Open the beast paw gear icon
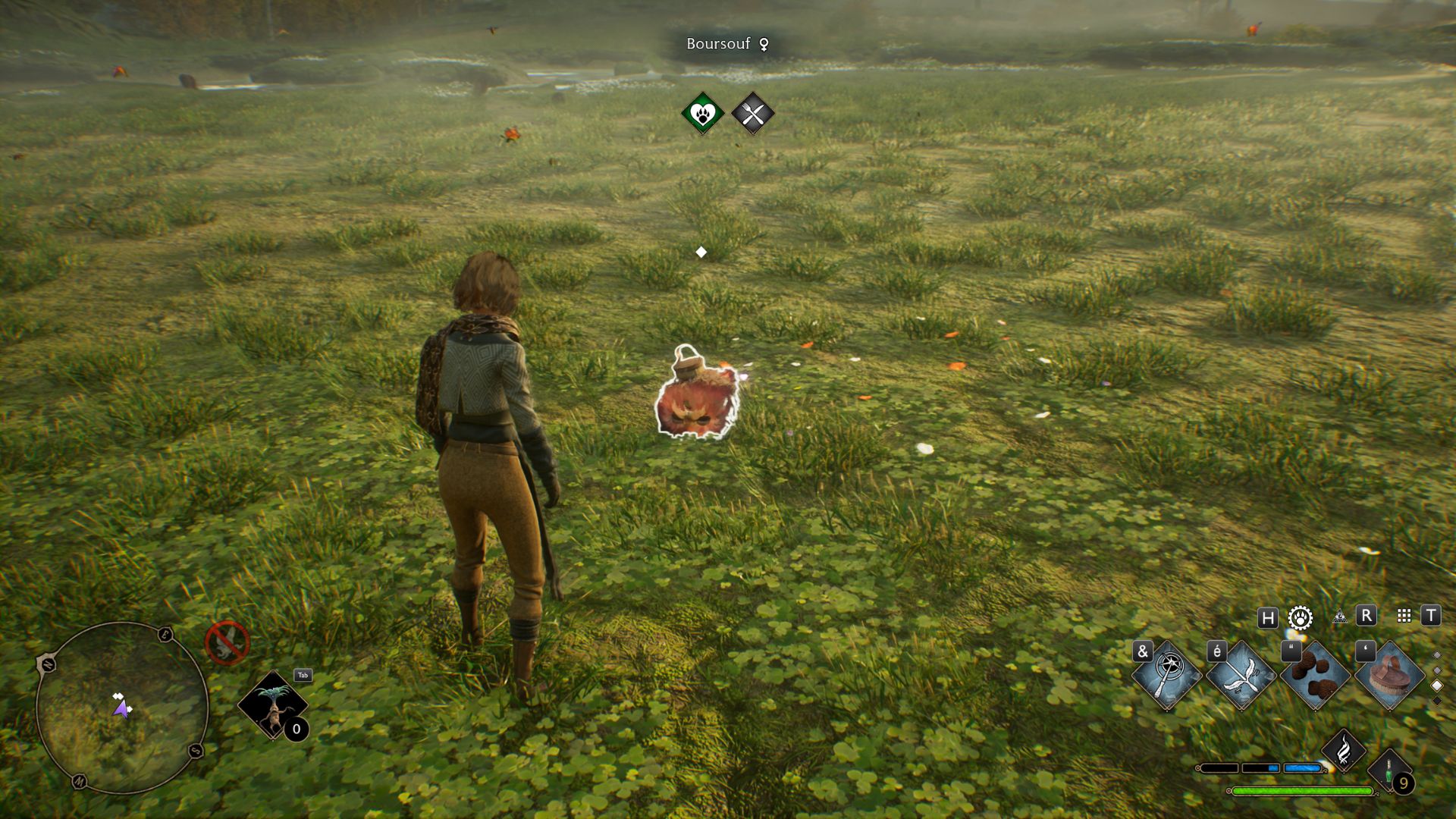Image resolution: width=1456 pixels, height=819 pixels. [1301, 617]
